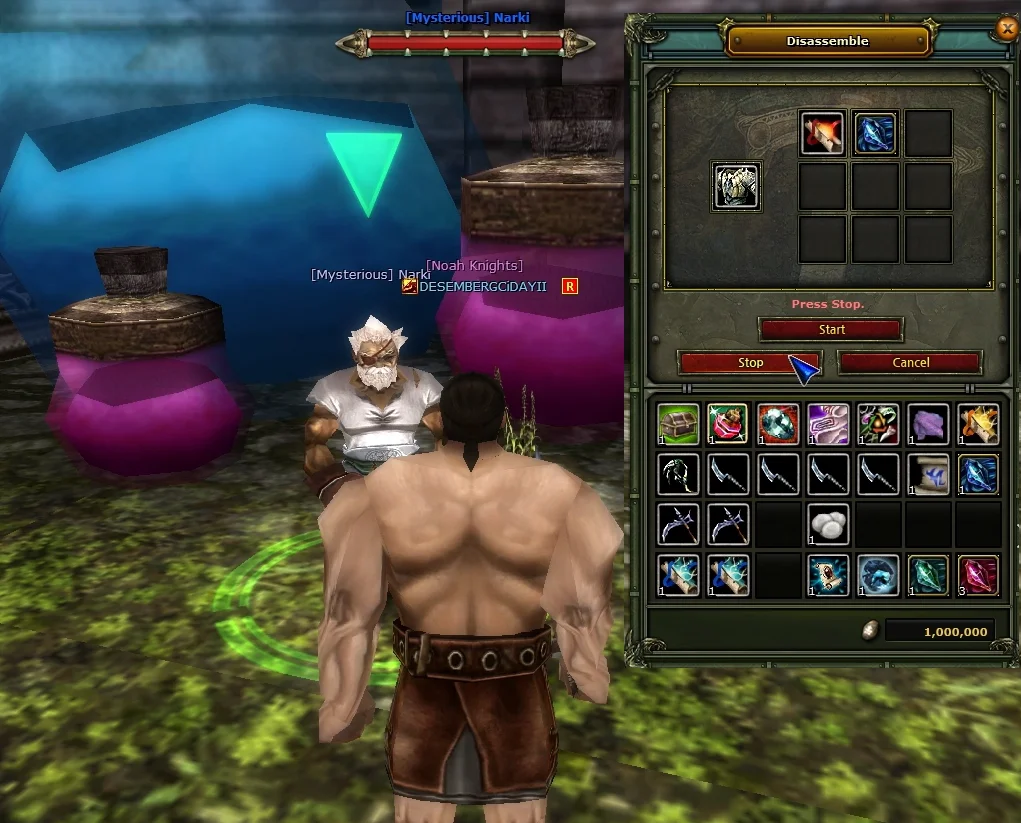Select the green scythe weapon
The image size is (1021, 823).
tap(679, 475)
